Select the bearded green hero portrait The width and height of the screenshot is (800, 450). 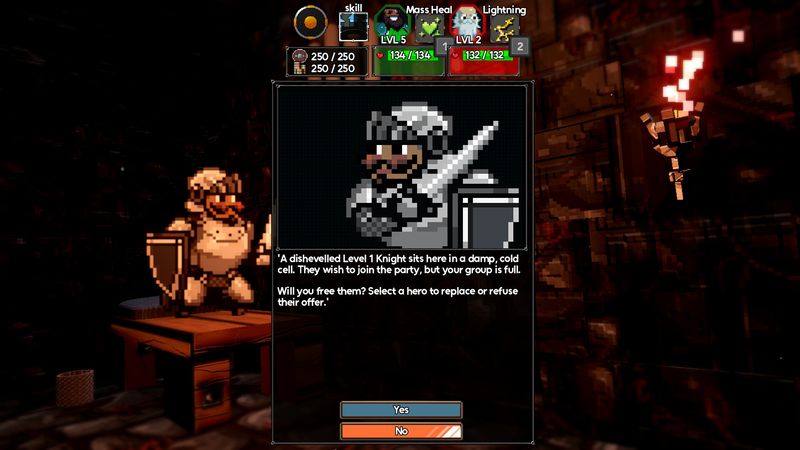coord(393,24)
